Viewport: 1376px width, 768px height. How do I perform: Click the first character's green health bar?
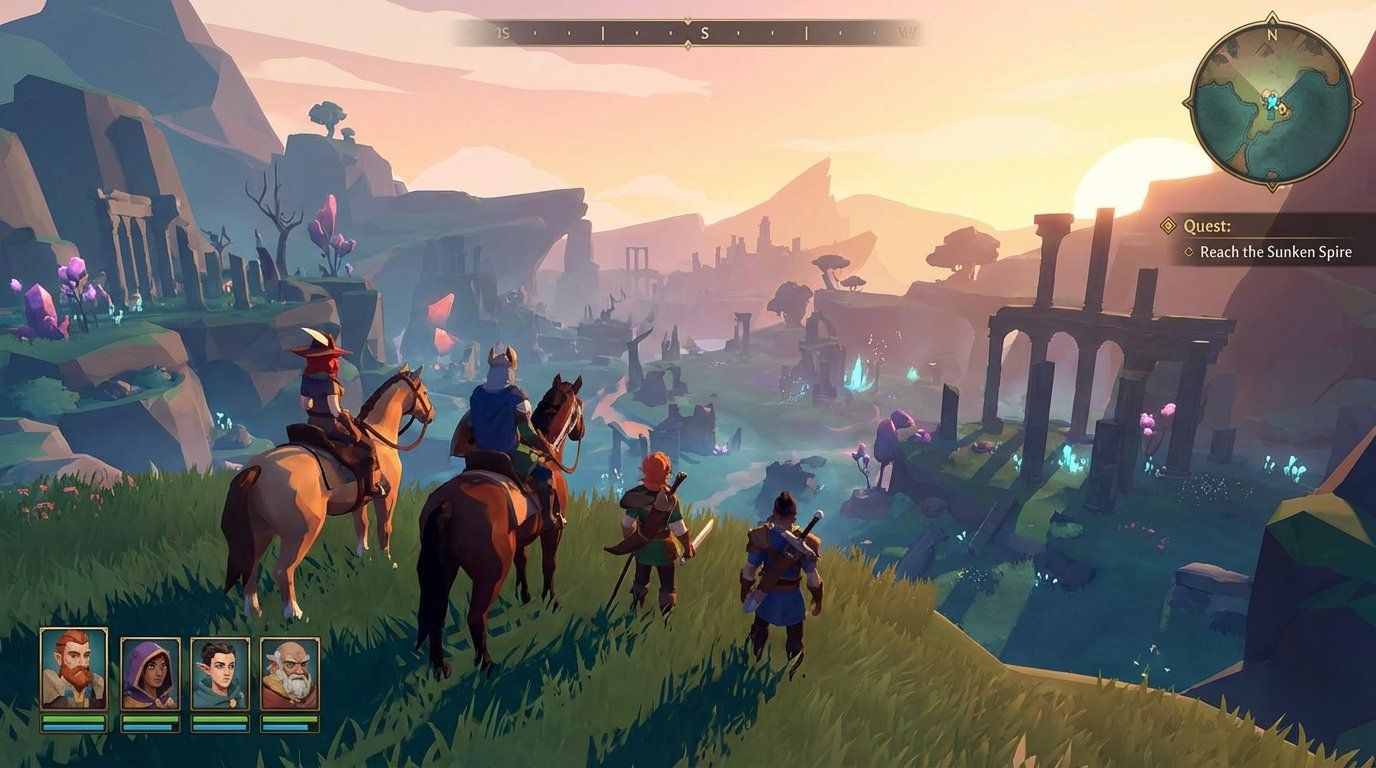(x=74, y=719)
